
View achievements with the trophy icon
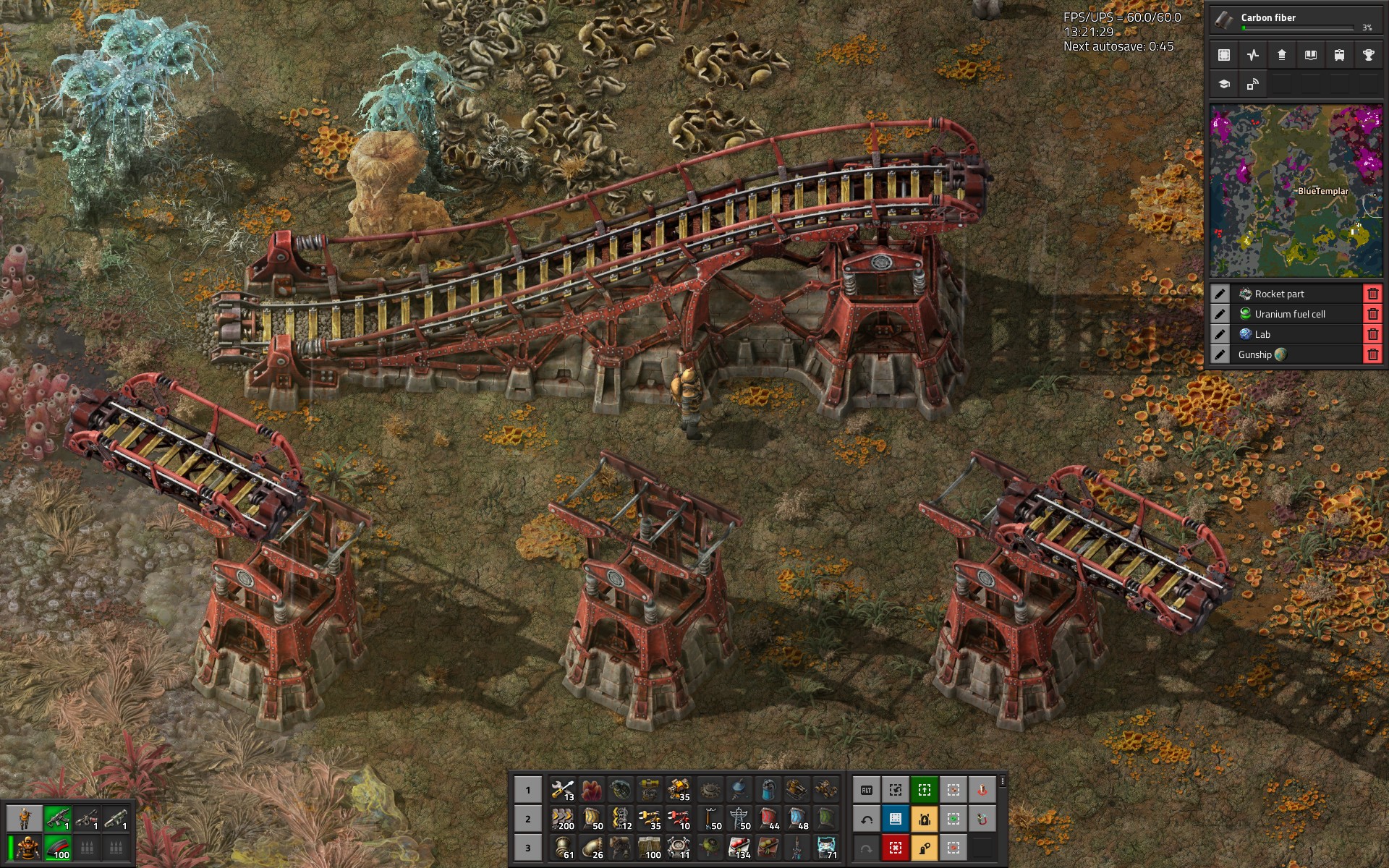pos(1368,55)
